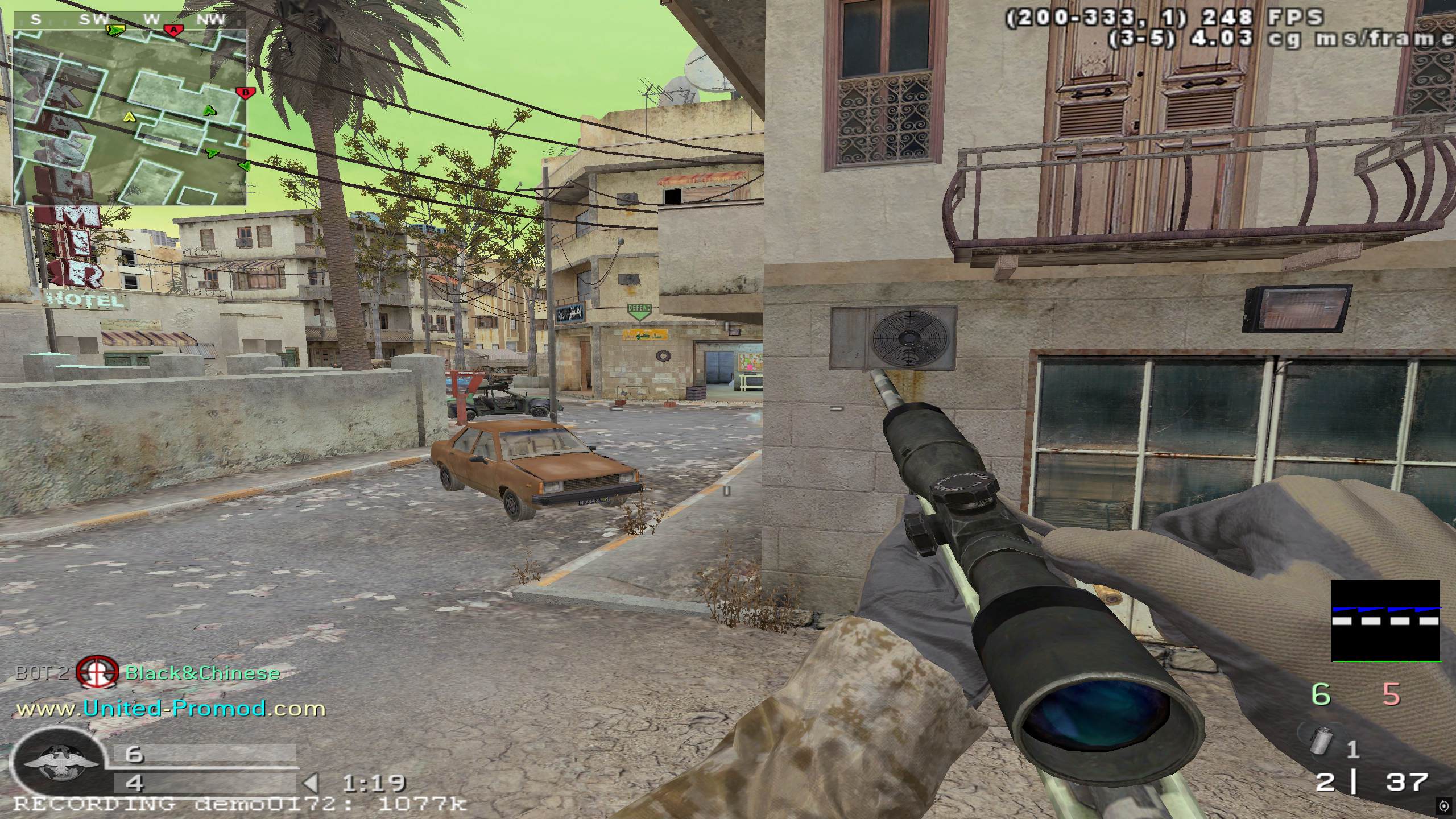Click the yellow player arrow on minimap

129,117
